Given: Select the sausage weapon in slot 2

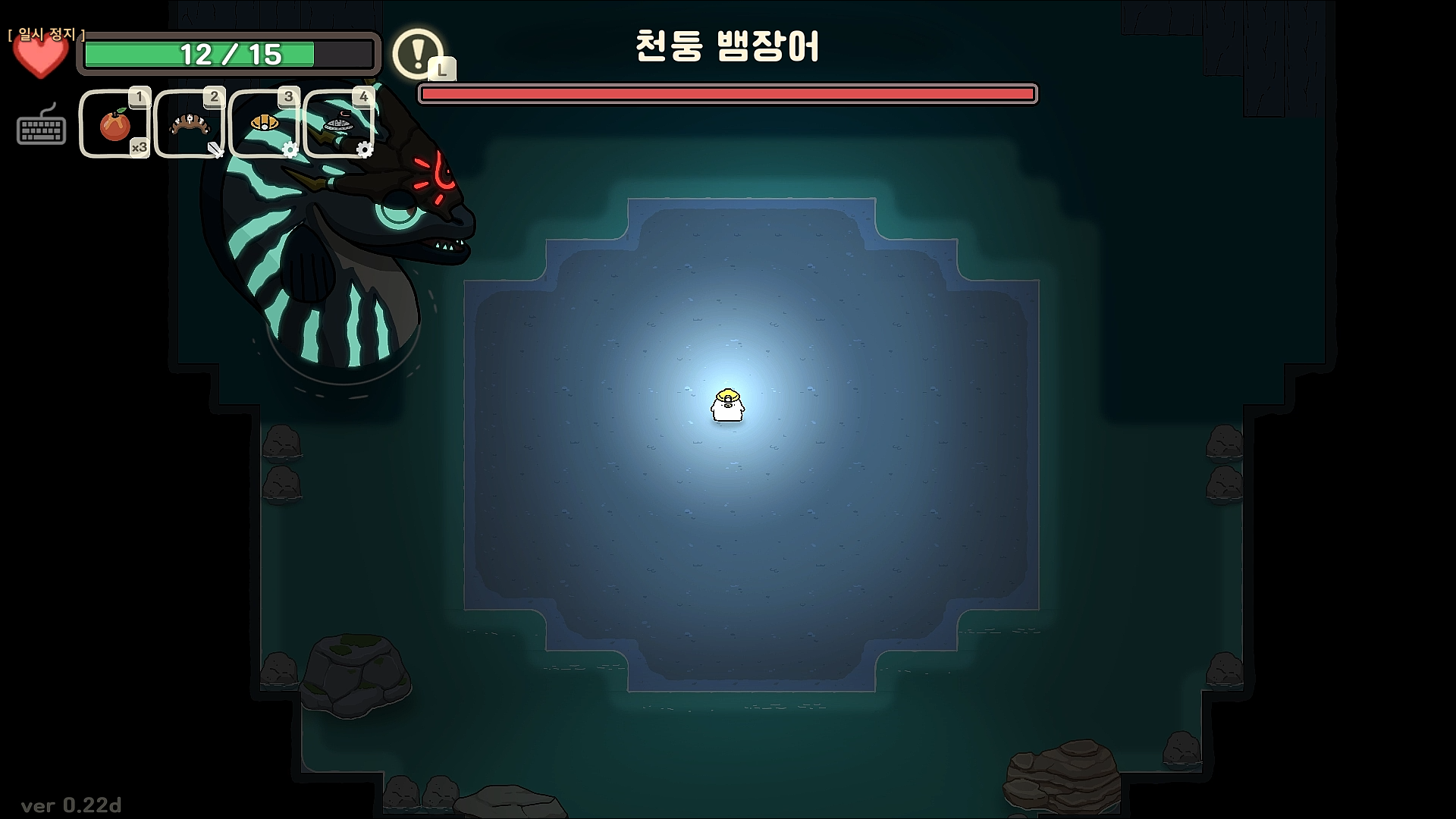Looking at the screenshot, I should click(188, 124).
